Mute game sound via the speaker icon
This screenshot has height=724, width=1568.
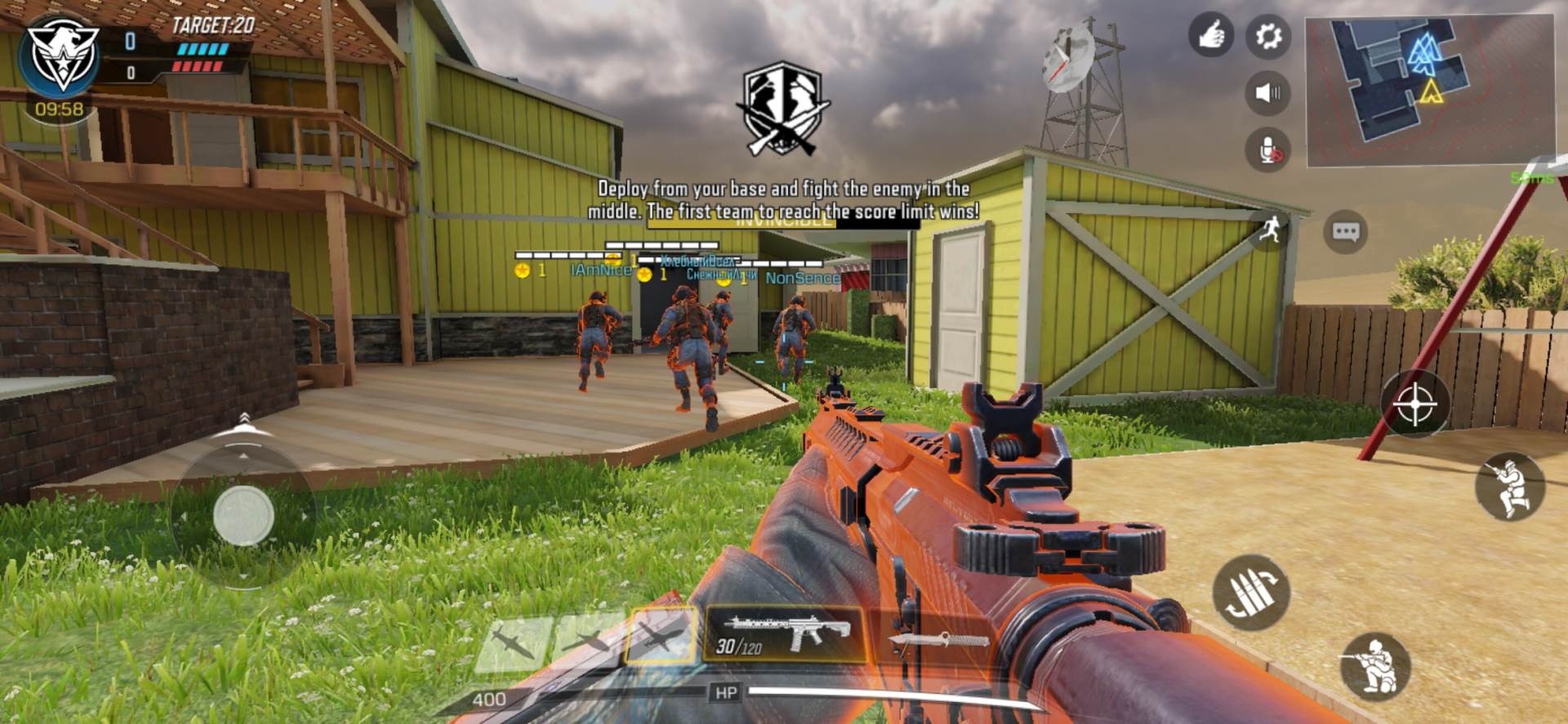[x=1267, y=95]
